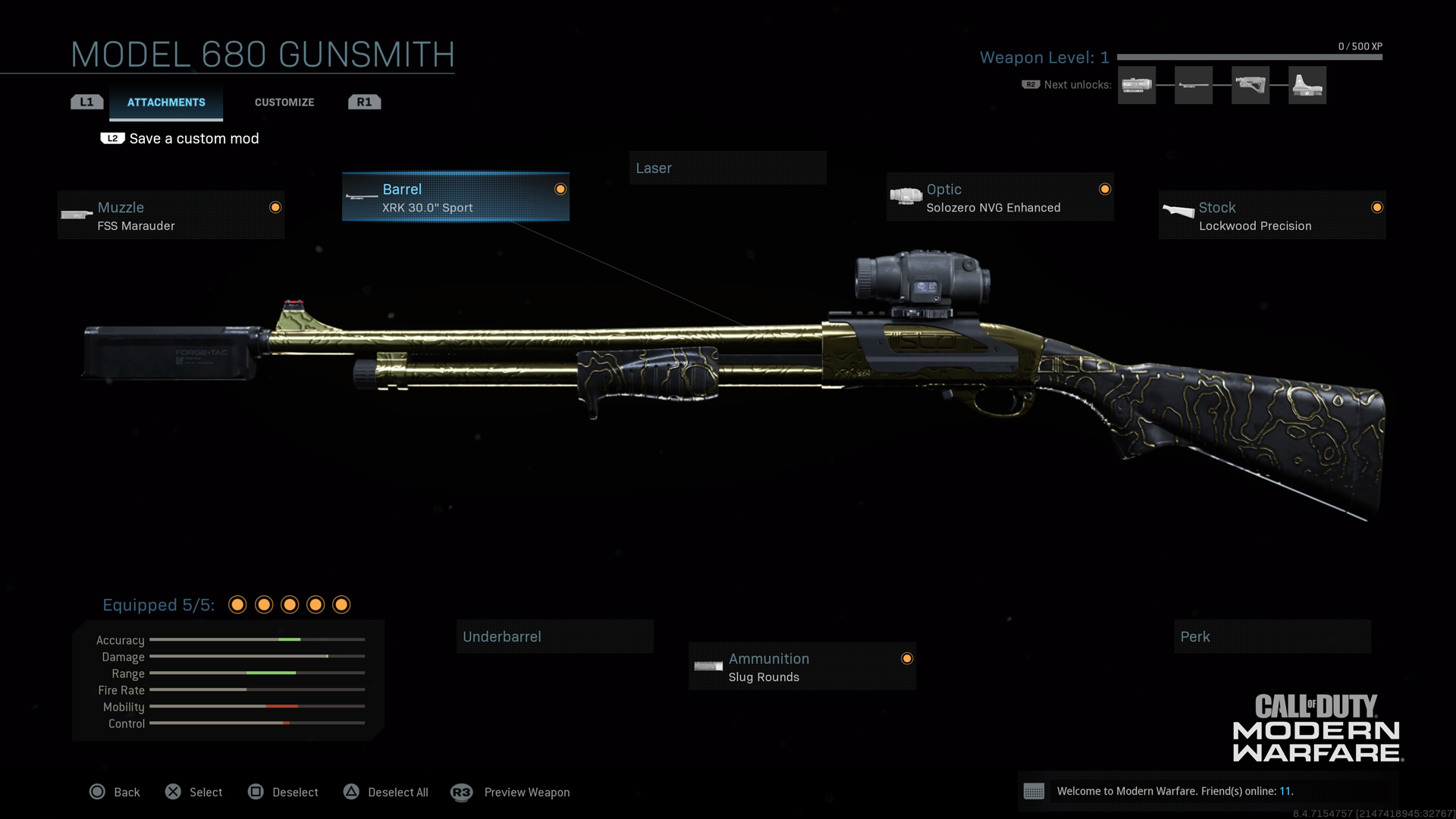
Task: Open the Stock slot Lockwood Precision
Action: click(x=1272, y=215)
